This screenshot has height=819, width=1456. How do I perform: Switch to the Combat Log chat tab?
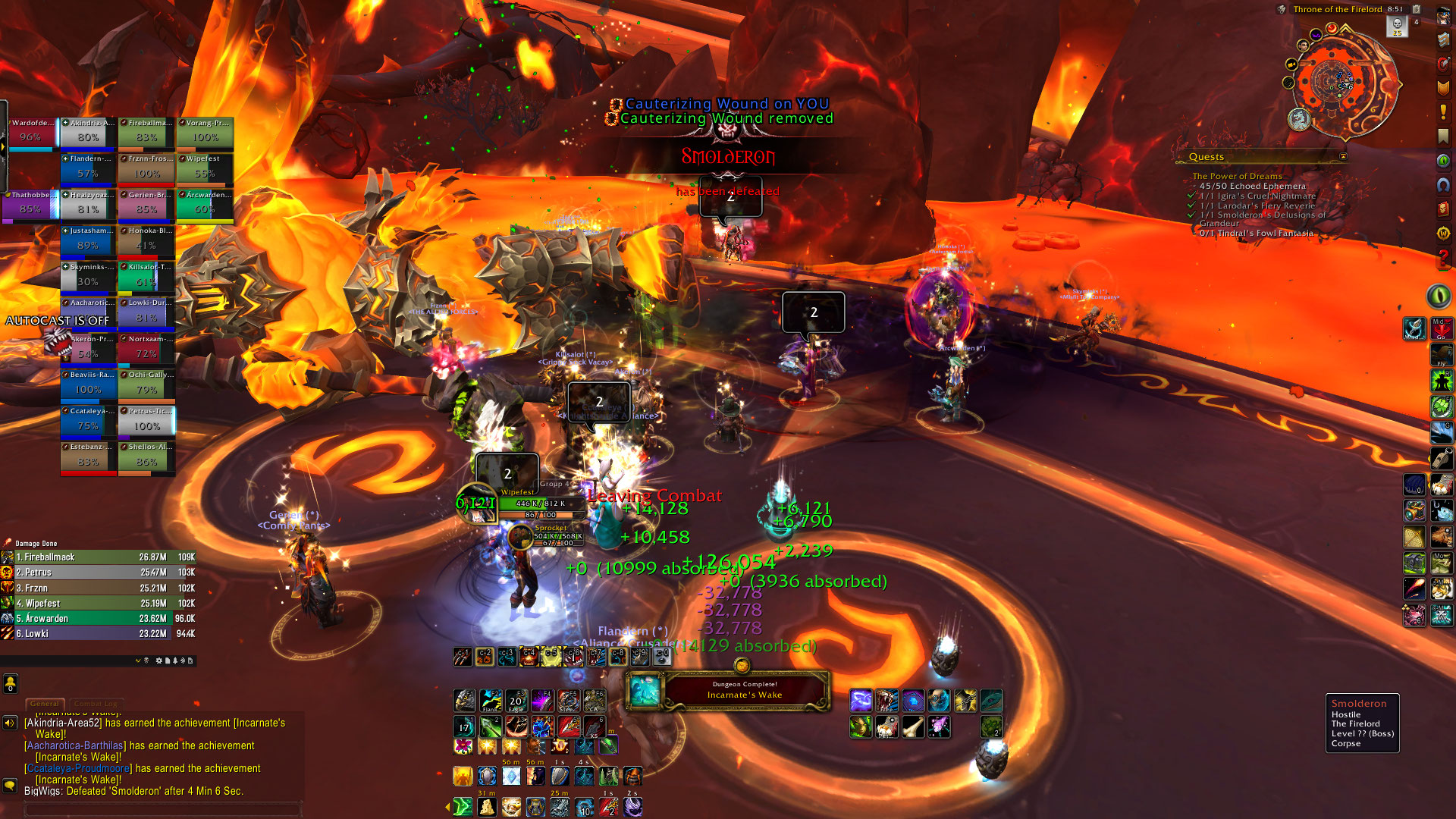[96, 704]
